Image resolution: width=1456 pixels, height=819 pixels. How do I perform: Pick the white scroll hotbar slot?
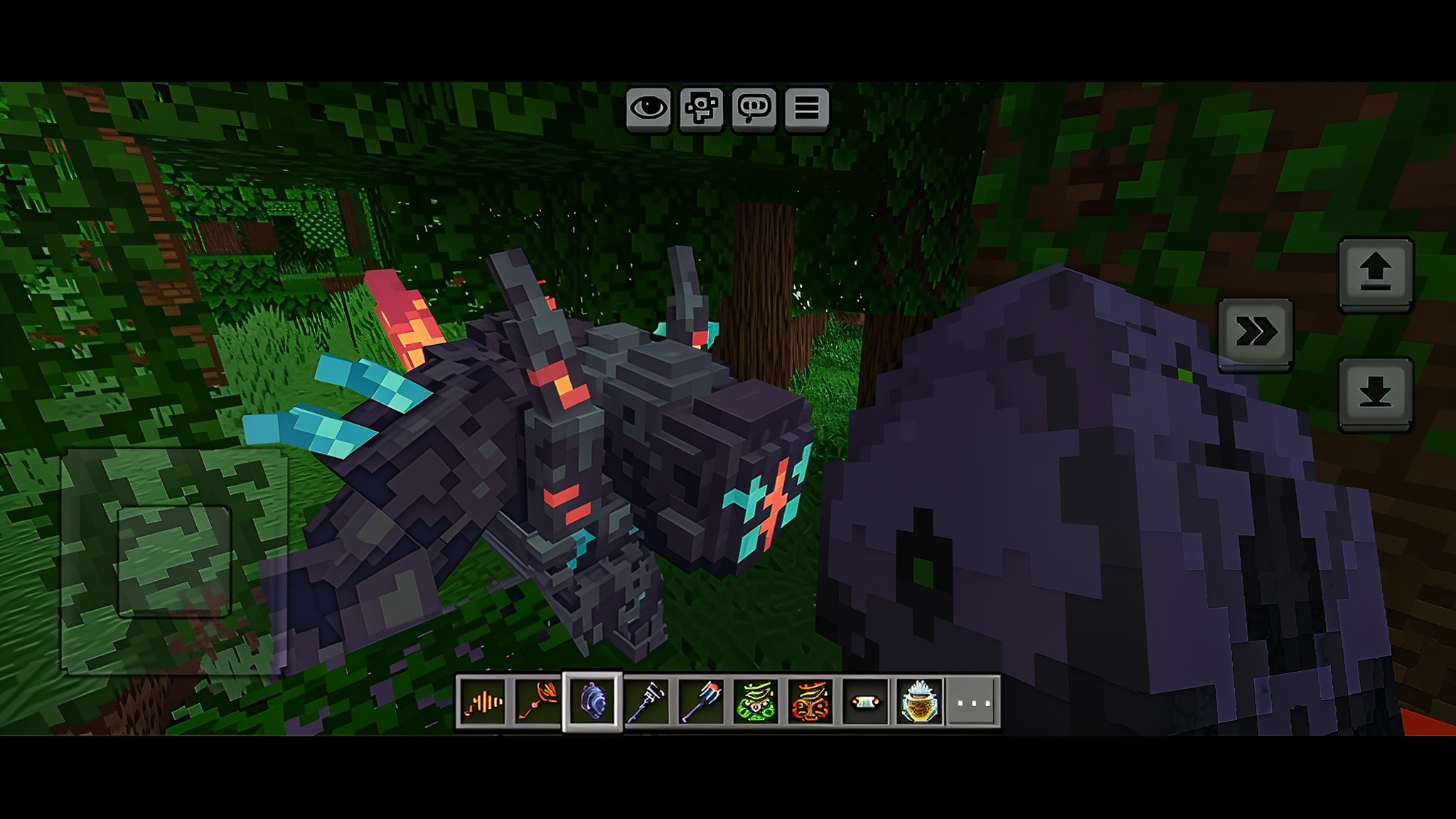coord(864,702)
